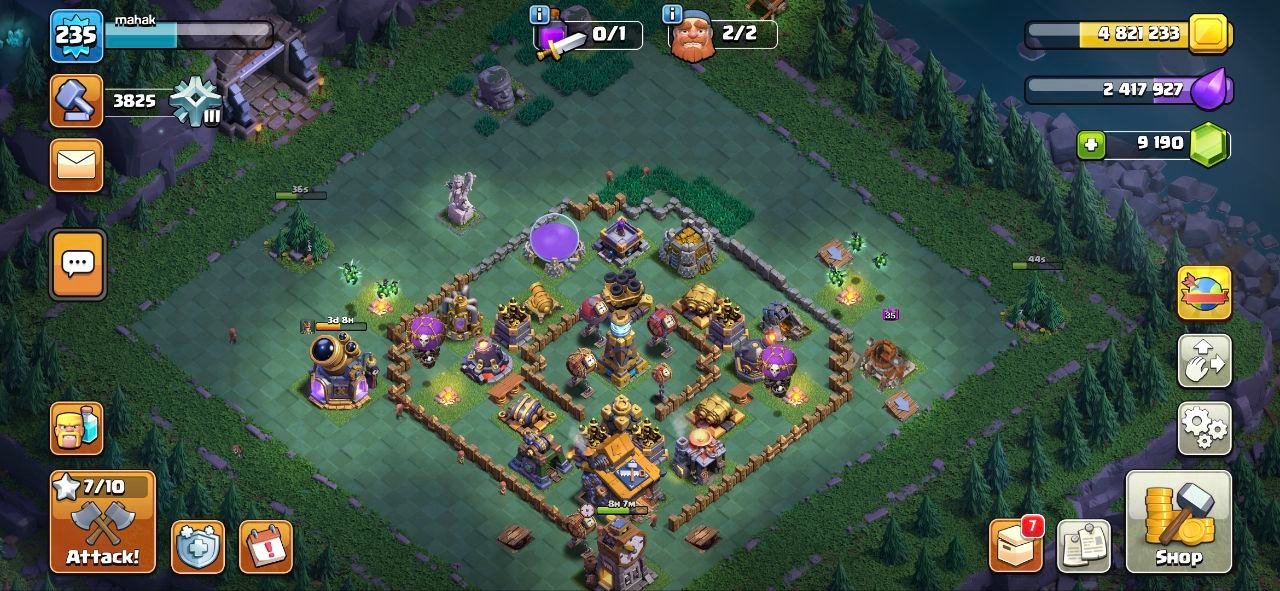Open the army barbarian and elixir icon
Viewport: 1280px width, 591px height.
click(77, 429)
